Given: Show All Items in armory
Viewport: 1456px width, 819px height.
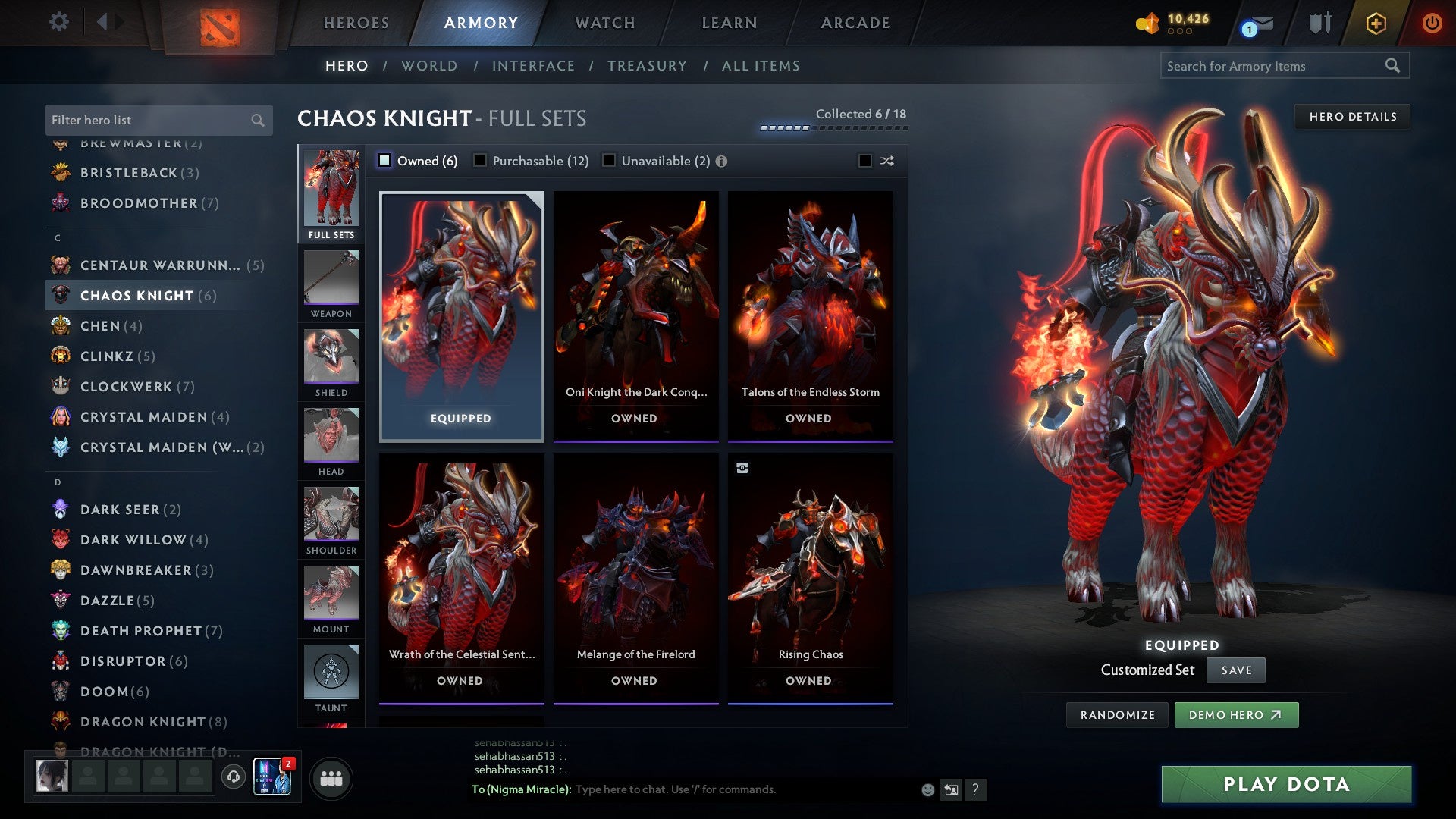Looking at the screenshot, I should (761, 66).
